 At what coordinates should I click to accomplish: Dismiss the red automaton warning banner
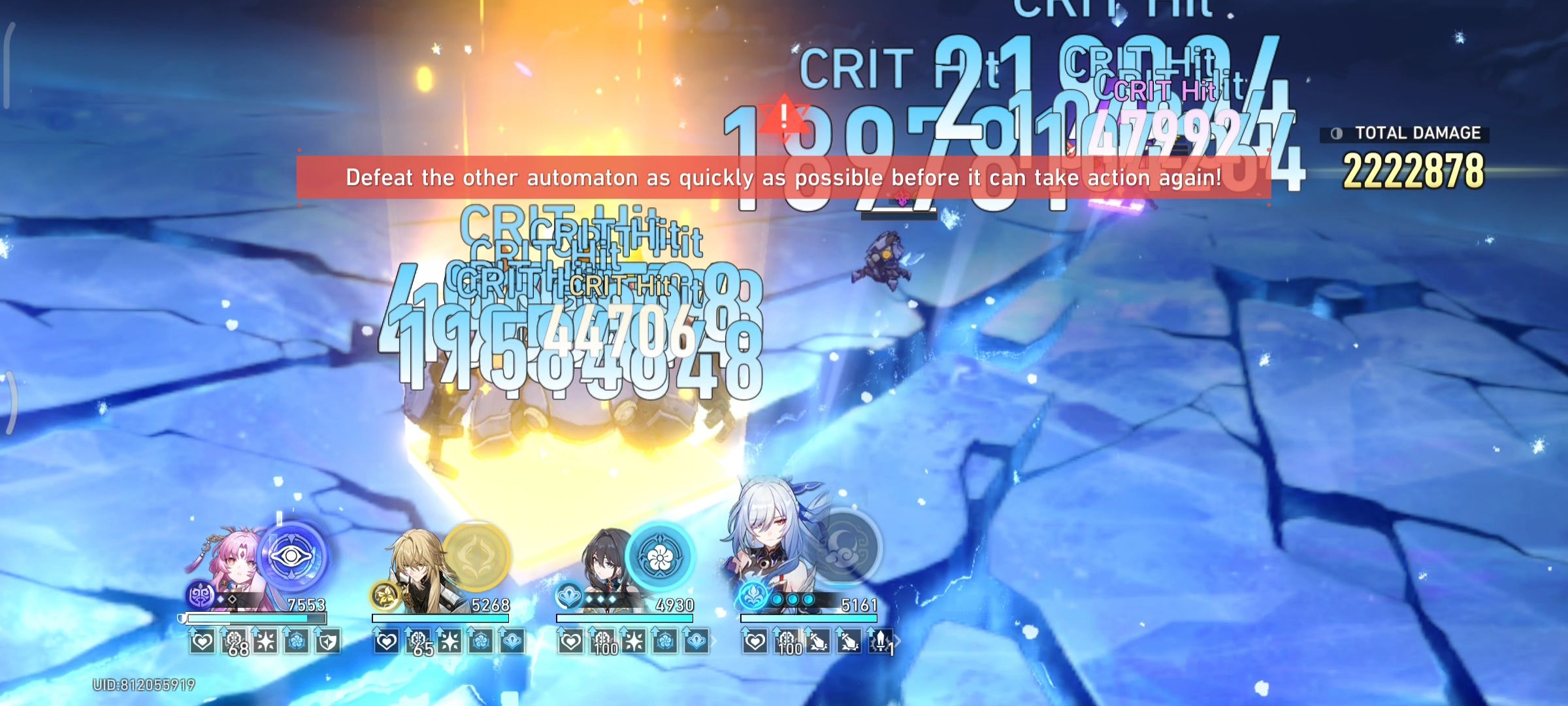tap(784, 176)
